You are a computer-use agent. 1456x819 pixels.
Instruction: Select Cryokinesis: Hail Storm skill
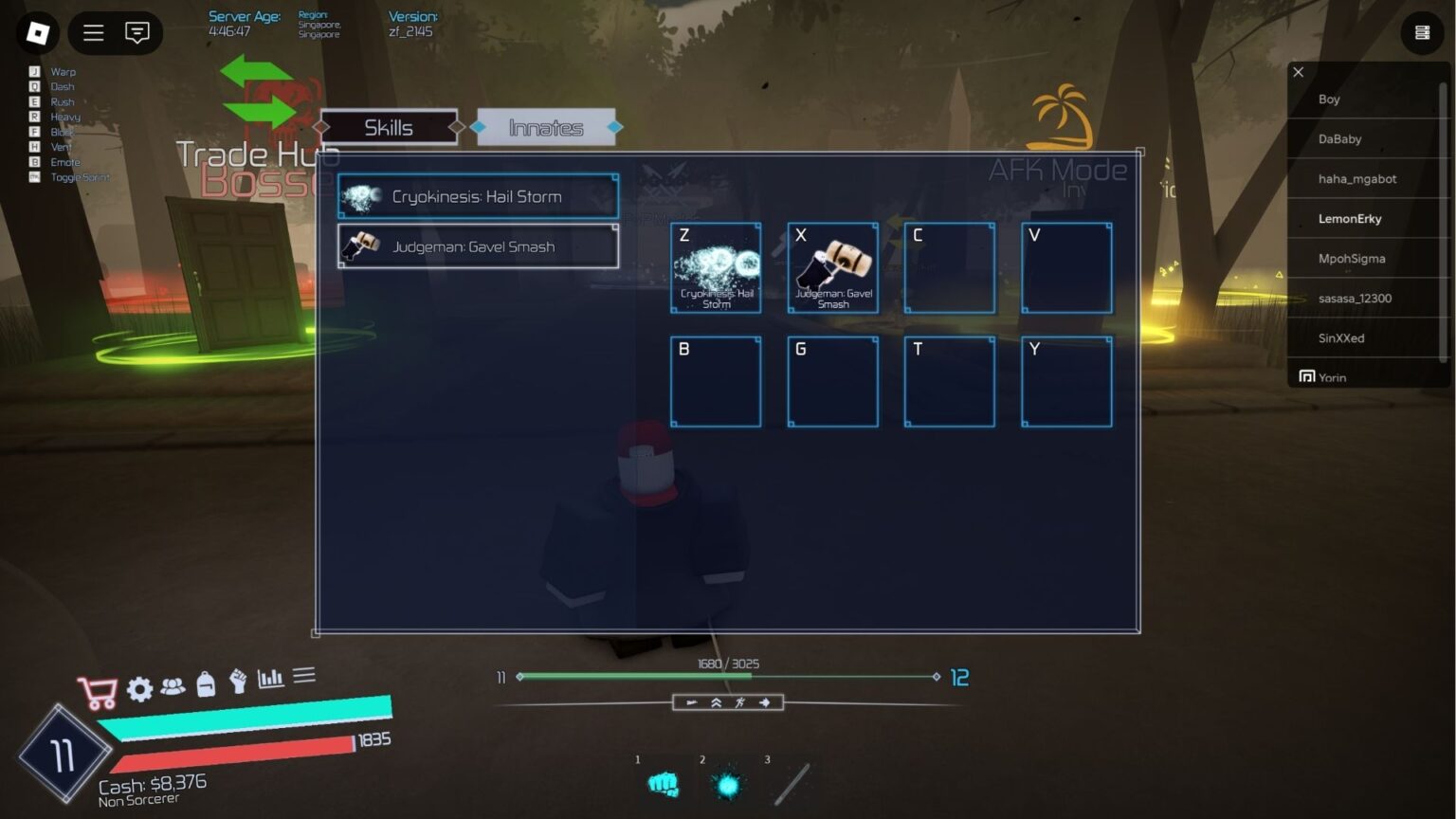[x=477, y=196]
